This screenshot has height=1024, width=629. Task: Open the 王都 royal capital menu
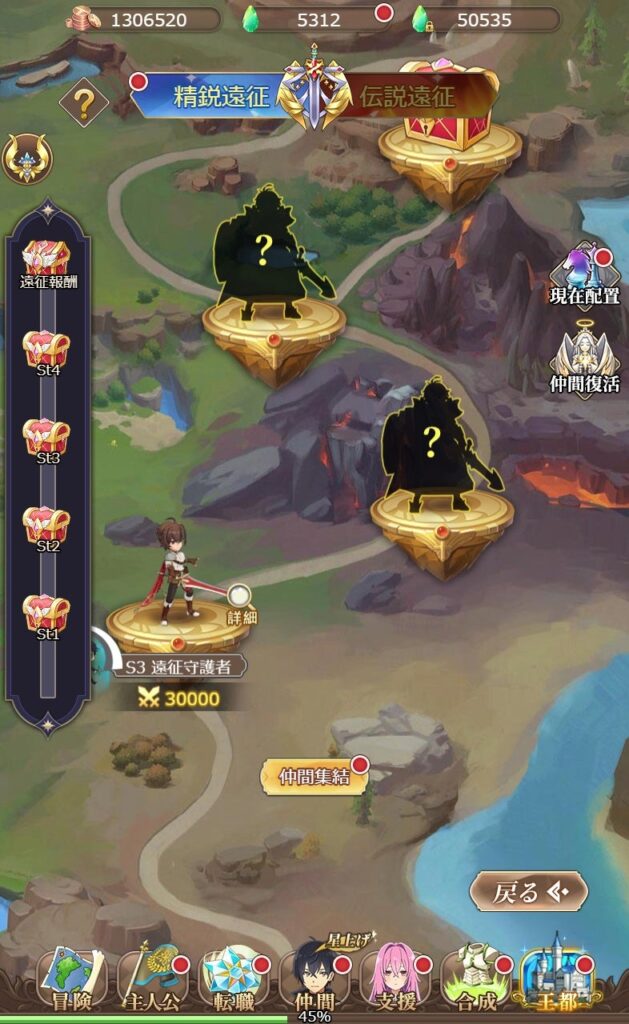556,979
